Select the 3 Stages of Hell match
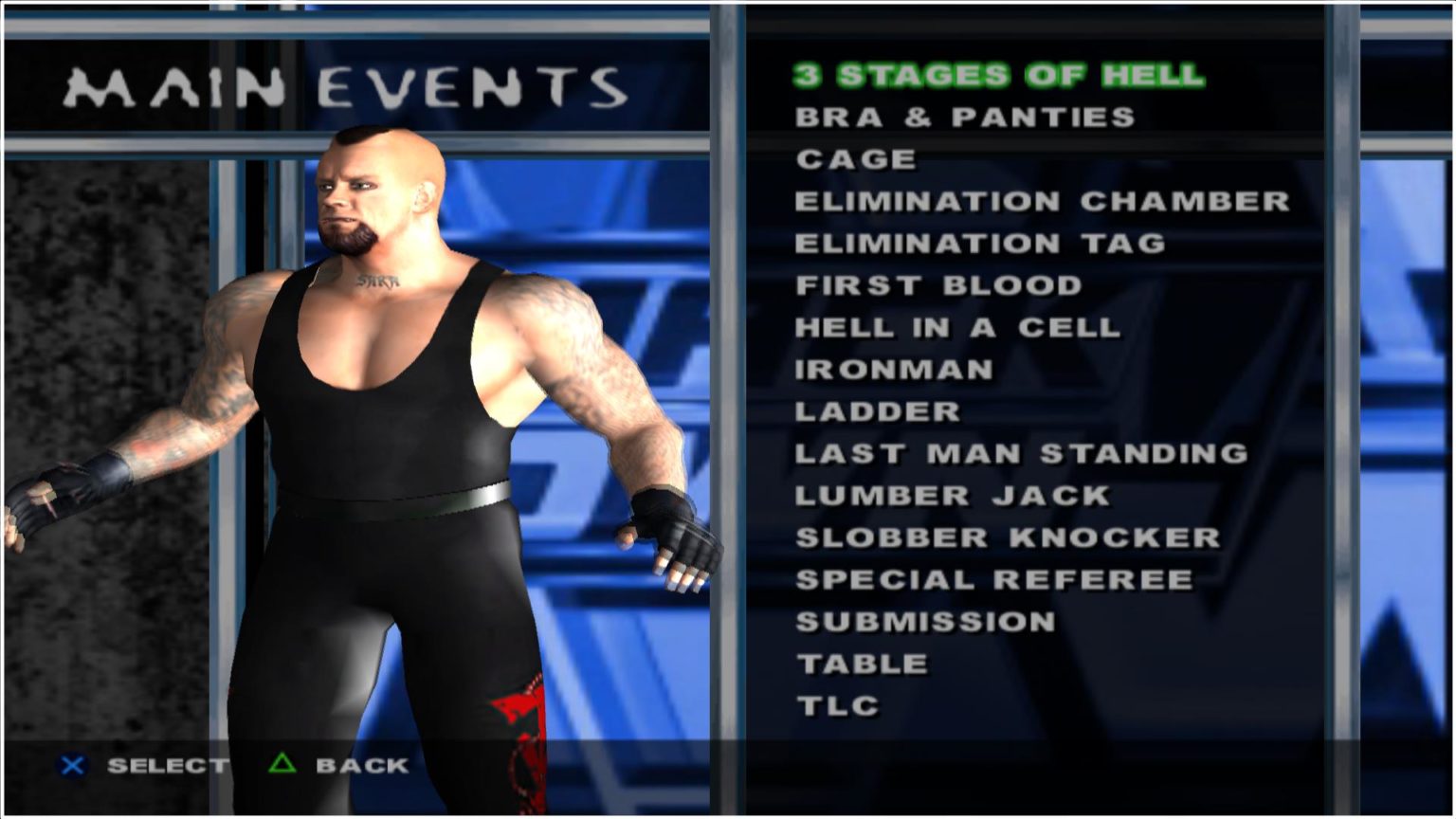 pyautogui.click(x=998, y=75)
